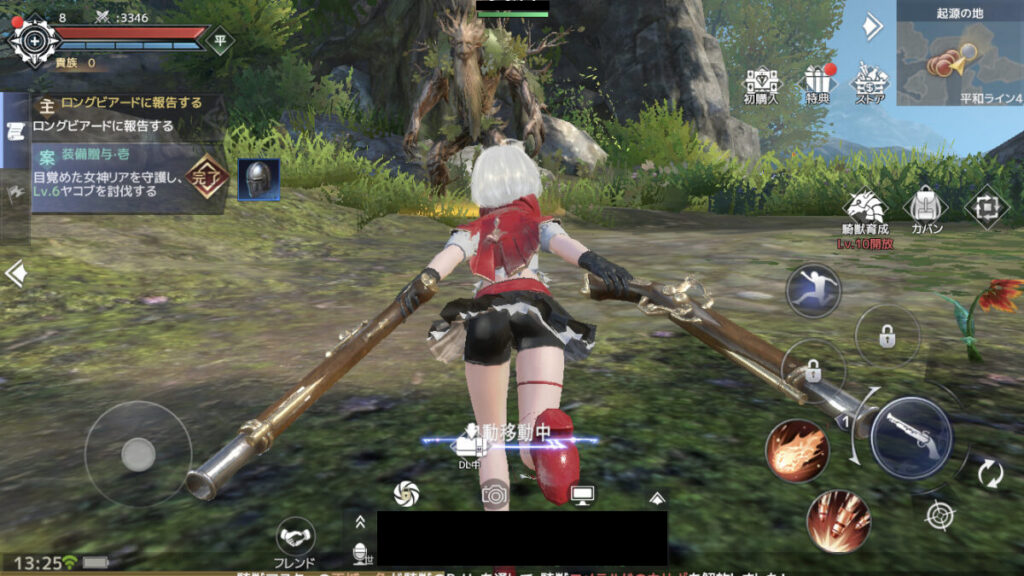Open the minimap of 起源の地
1024x576 pixels.
tap(960, 53)
